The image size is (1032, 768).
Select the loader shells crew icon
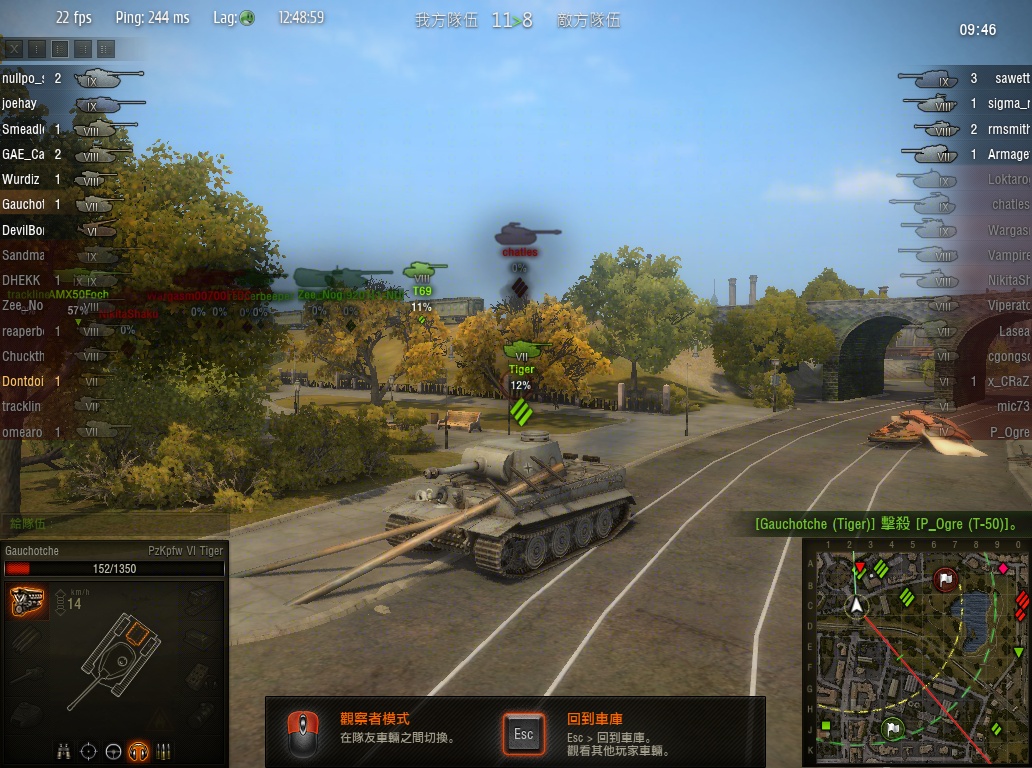163,751
